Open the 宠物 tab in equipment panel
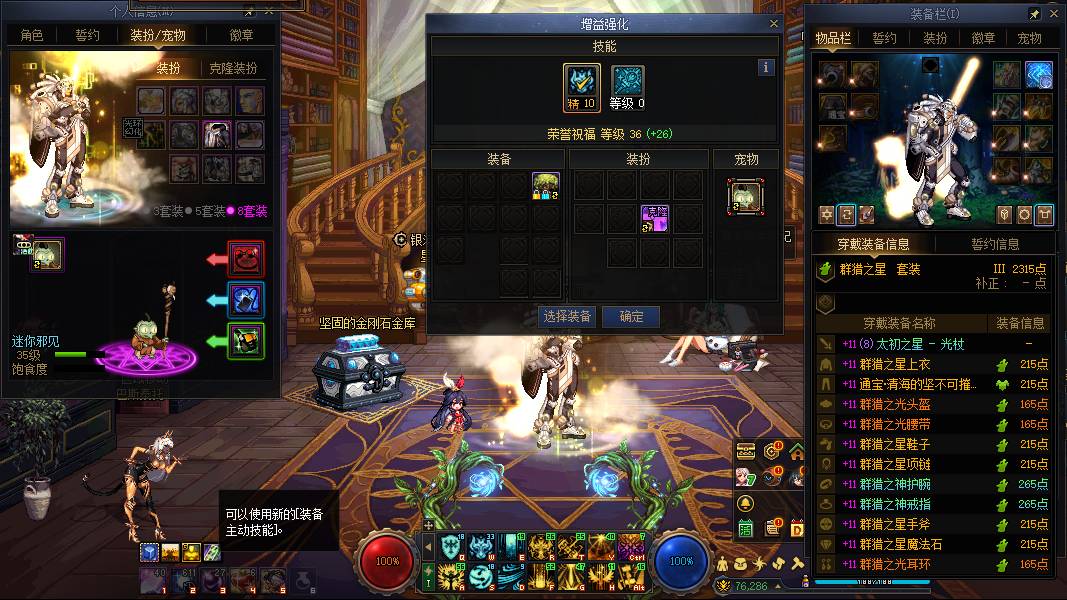The image size is (1067, 600). coord(1029,38)
